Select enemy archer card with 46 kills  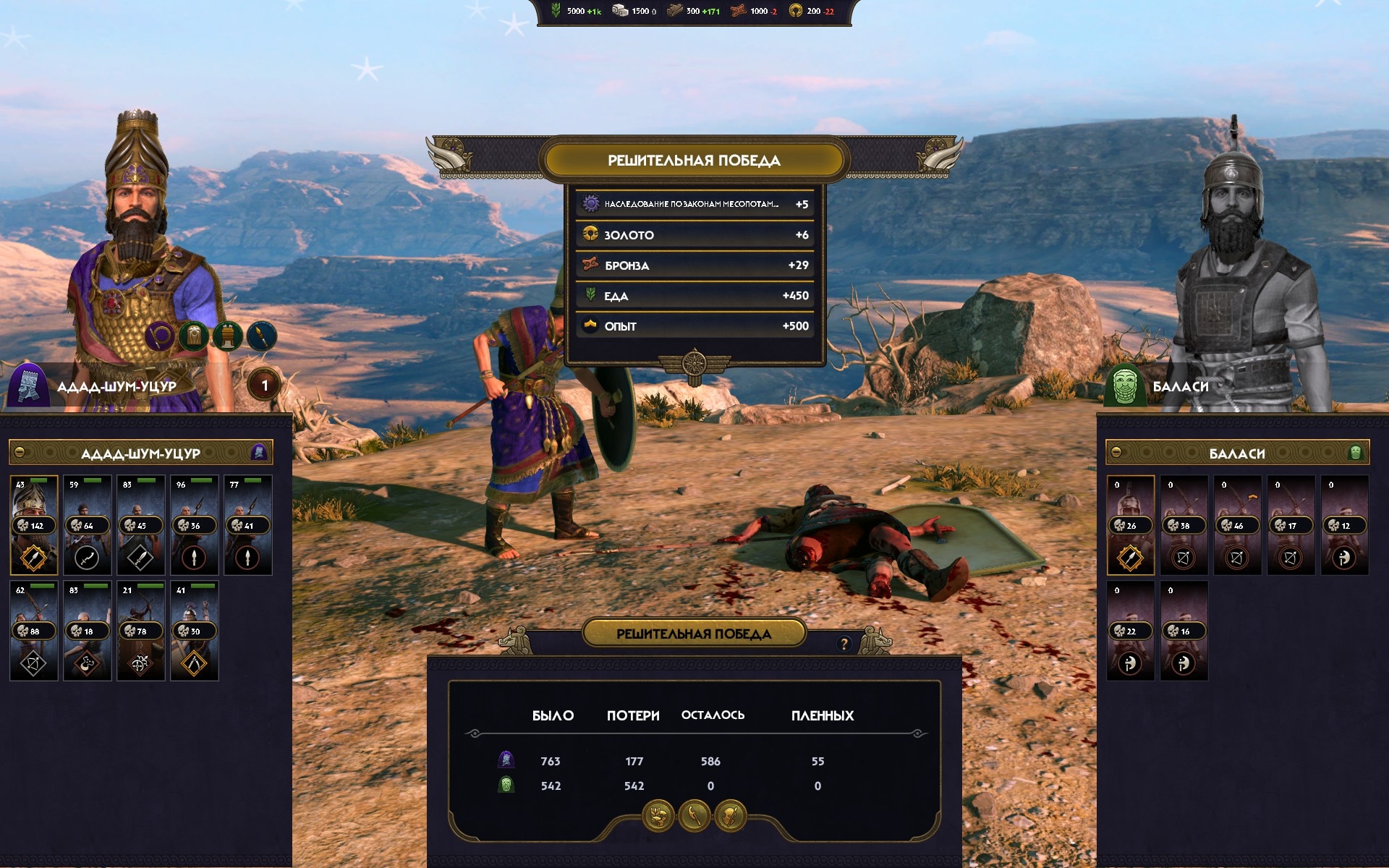pos(1238,525)
